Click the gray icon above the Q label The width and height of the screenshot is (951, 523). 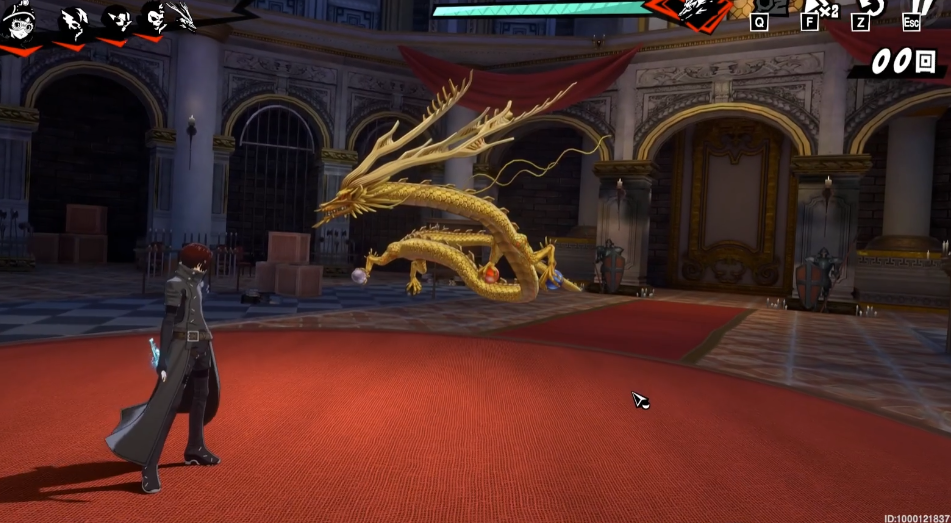click(762, 6)
